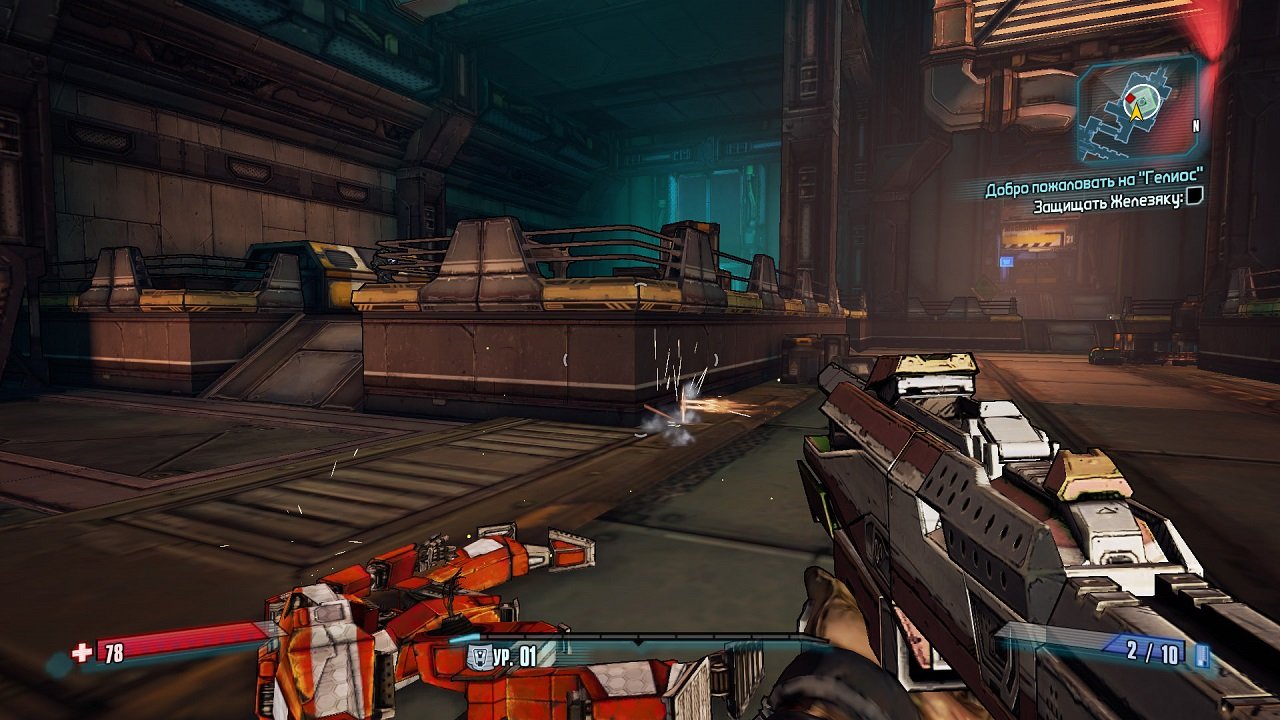1280x720 pixels.
Task: Toggle the ур. 01 level badge
Action: point(517,655)
